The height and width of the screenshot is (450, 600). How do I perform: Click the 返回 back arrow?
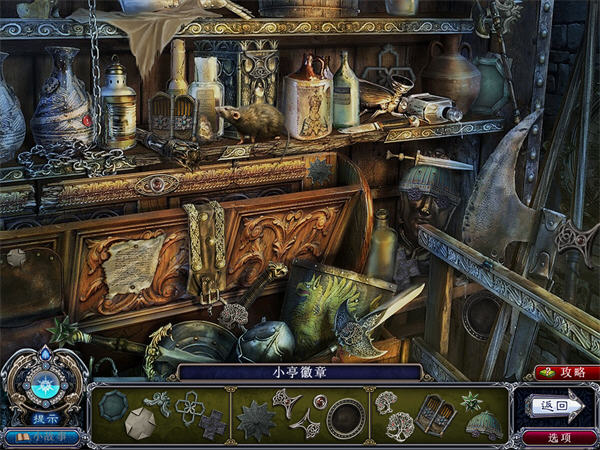[557, 406]
